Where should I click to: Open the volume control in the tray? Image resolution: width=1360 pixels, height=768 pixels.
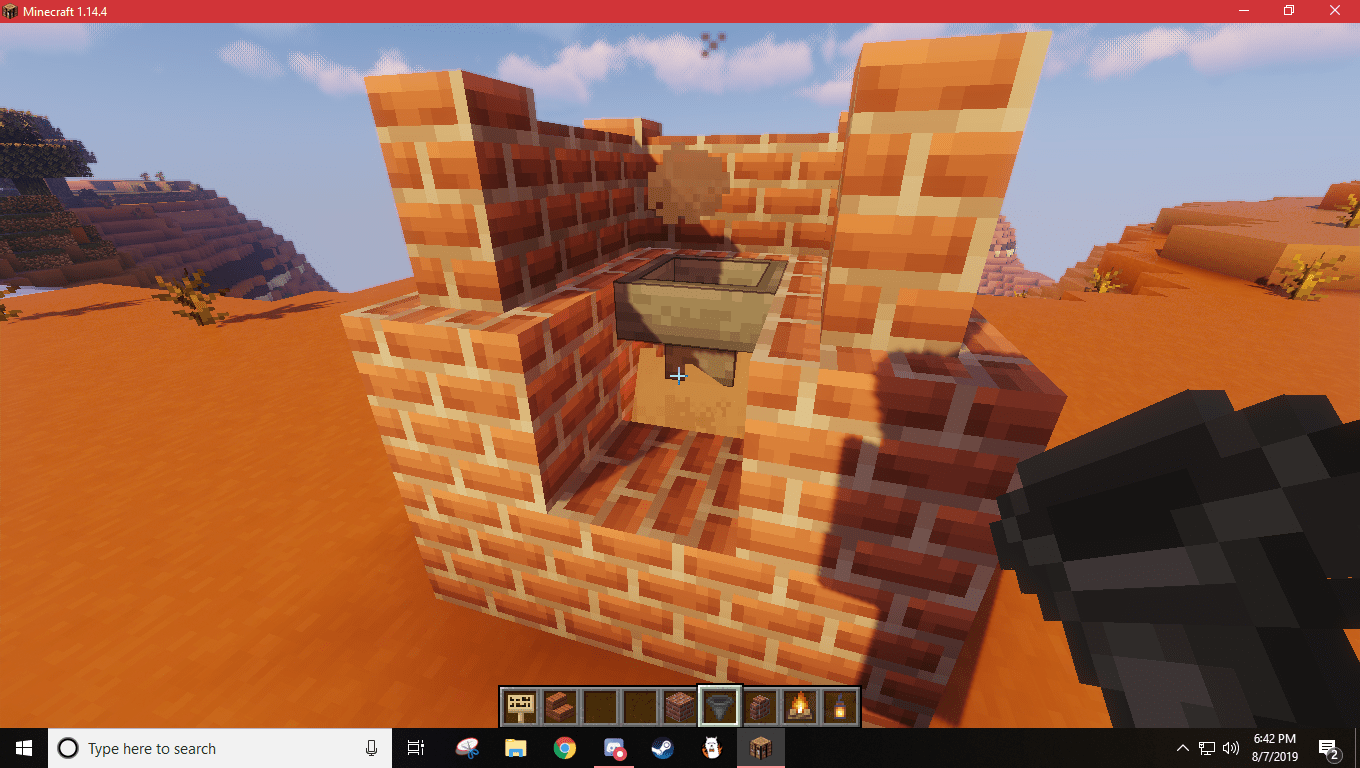pos(1231,748)
